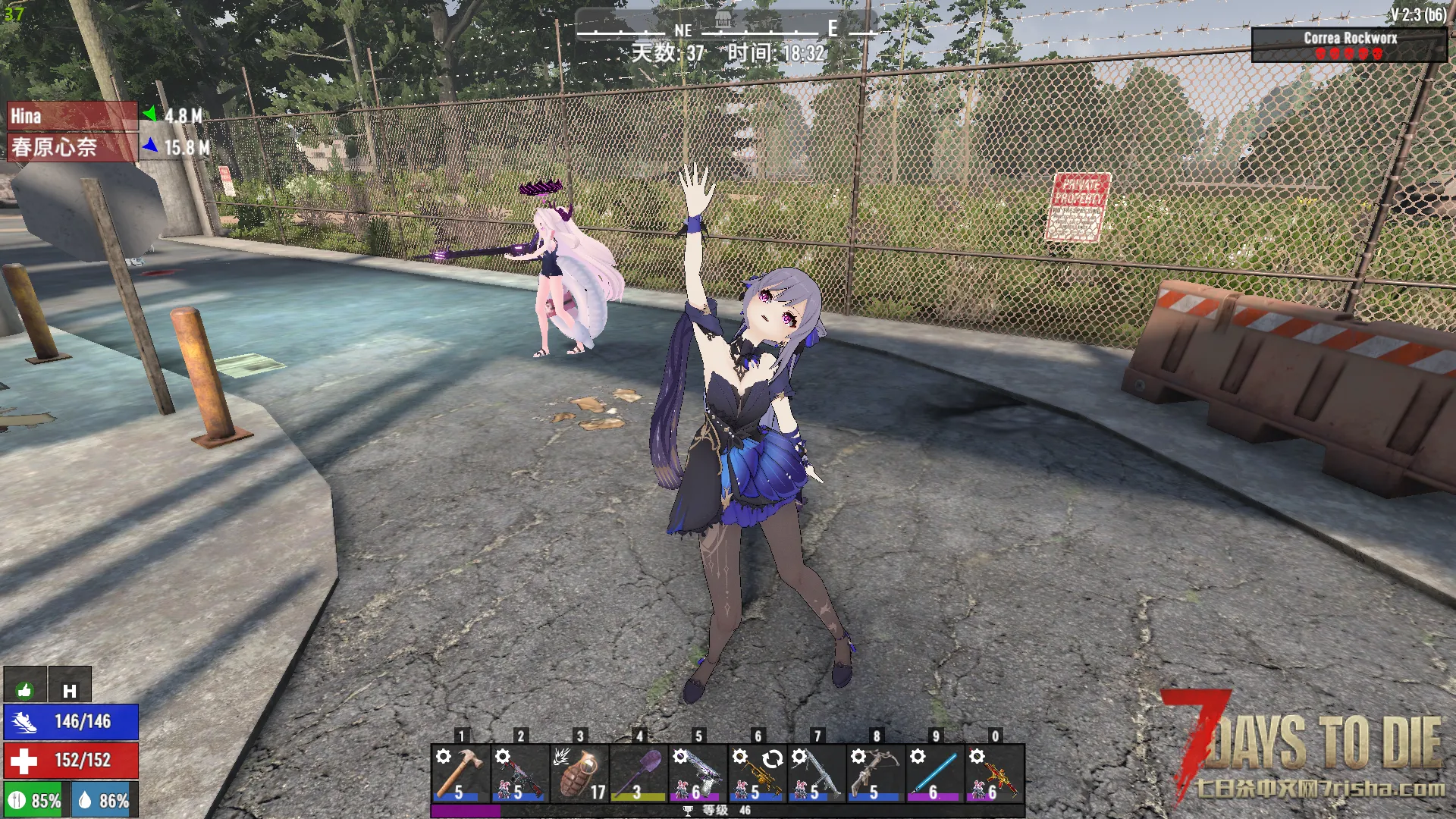Select party member 春原心奈
This screenshot has width=1456, height=819.
pos(72,147)
